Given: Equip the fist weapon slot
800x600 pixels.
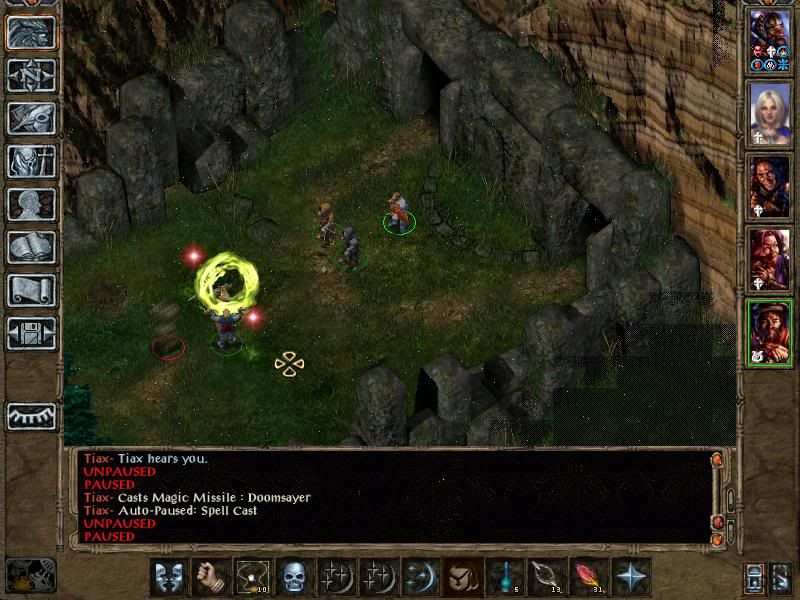Looking at the screenshot, I should click(210, 577).
